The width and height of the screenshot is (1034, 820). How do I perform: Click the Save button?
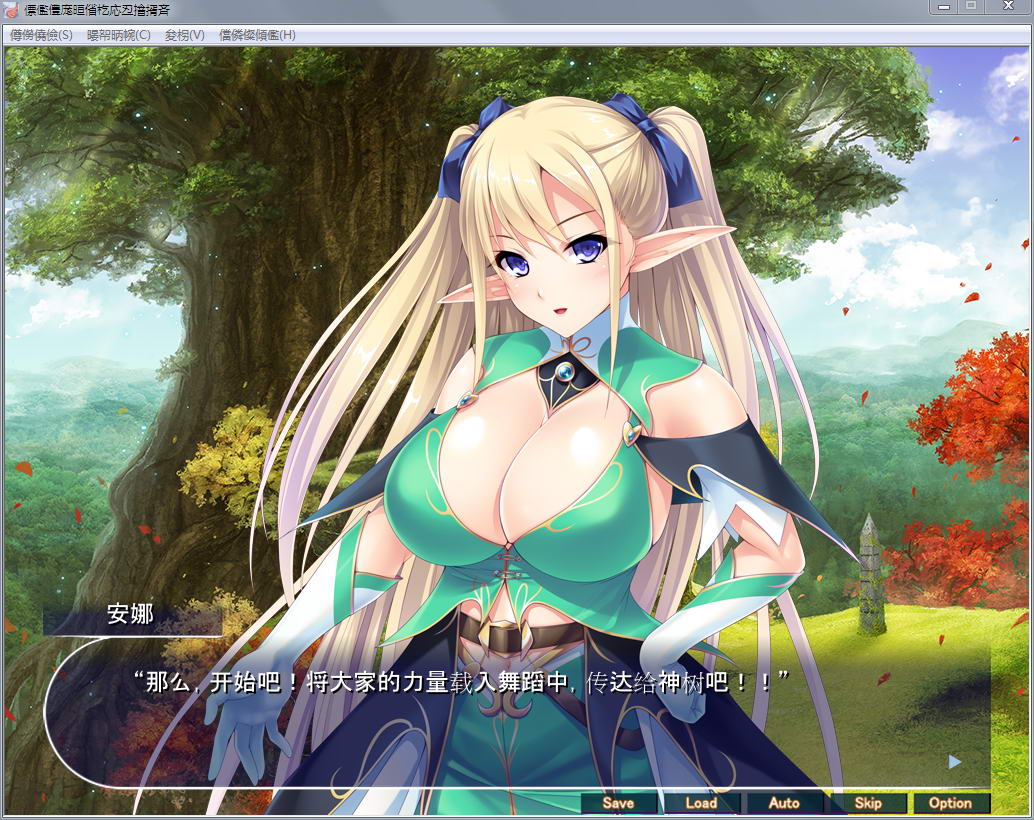click(619, 803)
